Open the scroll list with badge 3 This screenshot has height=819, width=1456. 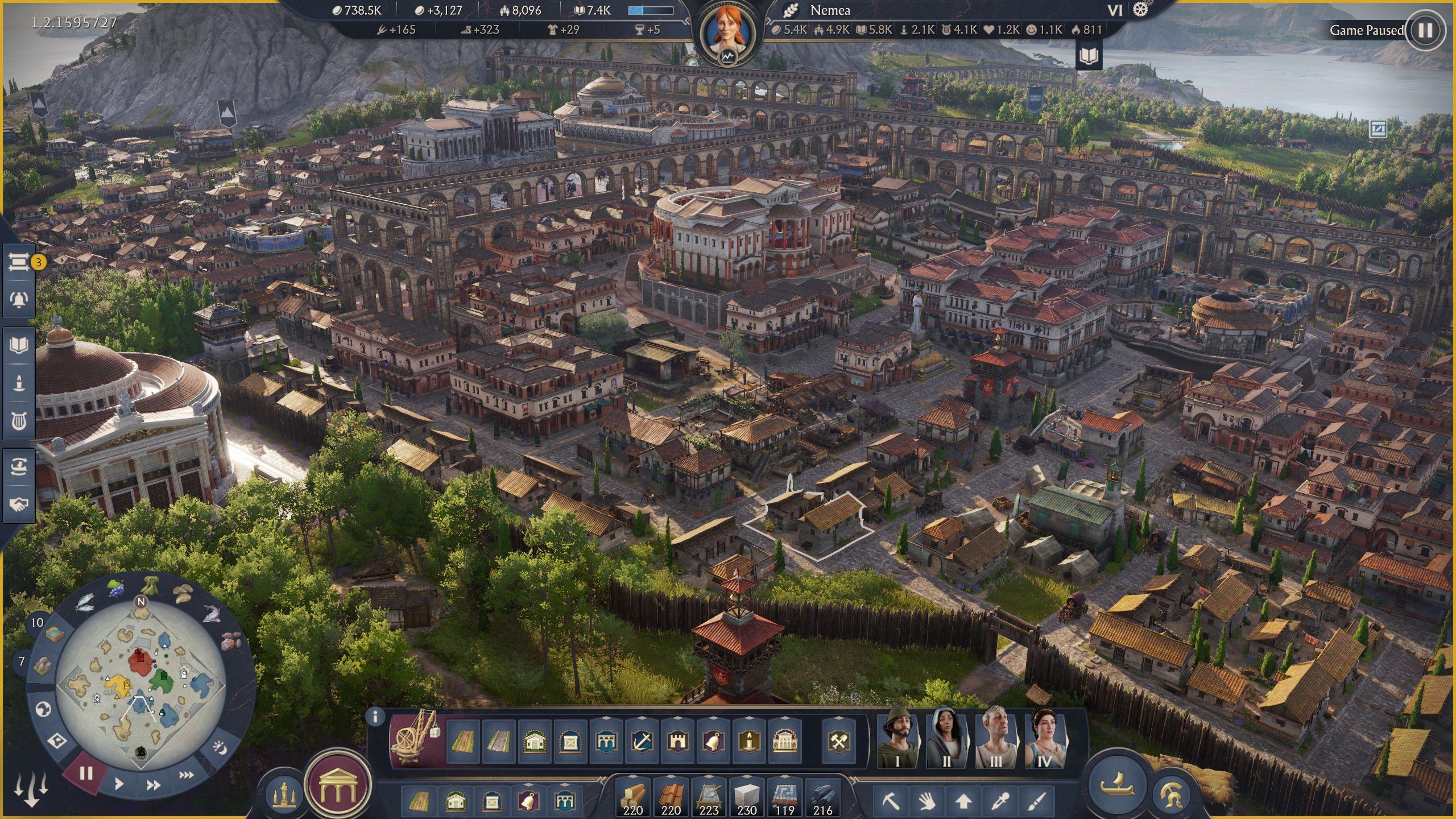click(x=18, y=262)
